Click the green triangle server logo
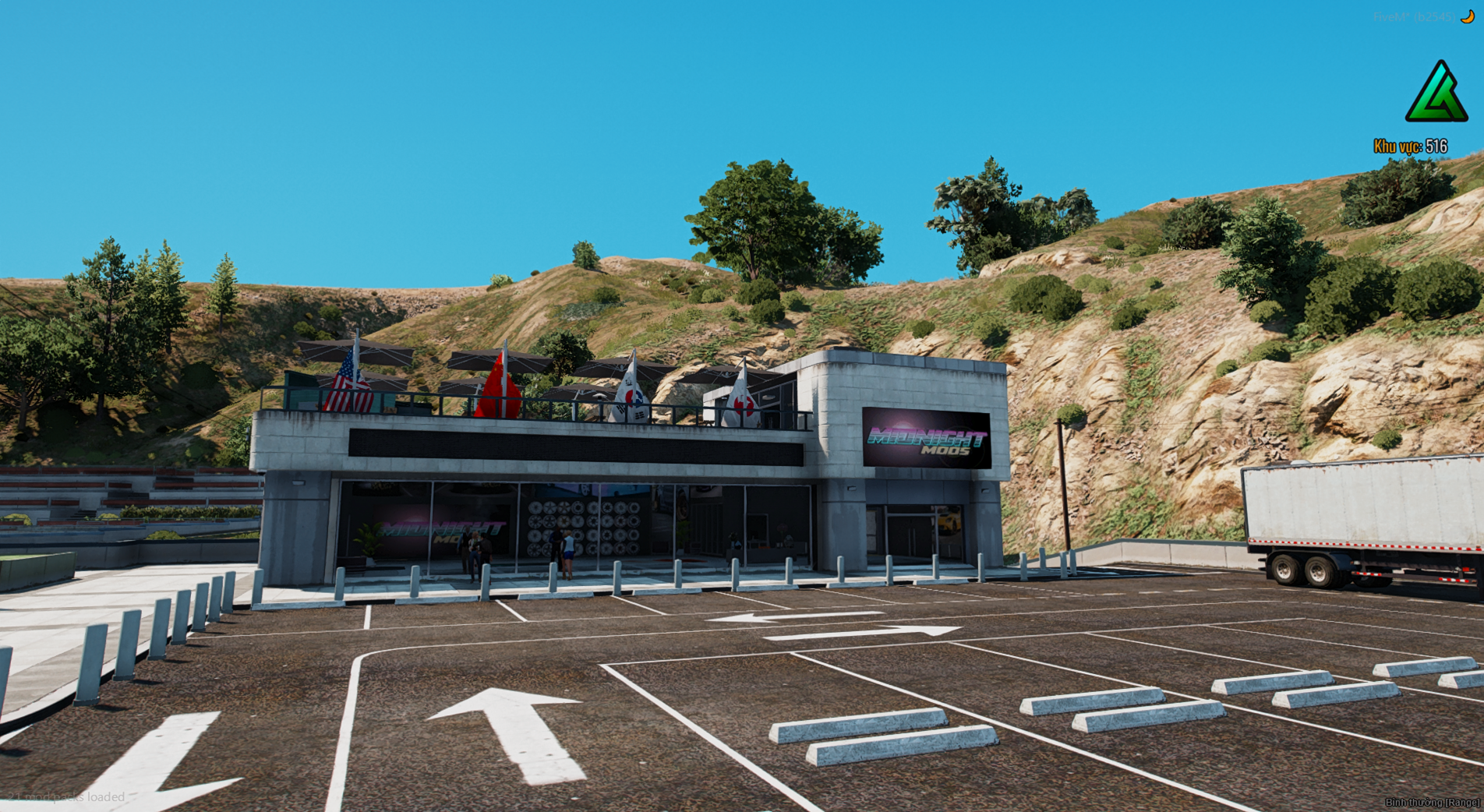 click(1436, 94)
